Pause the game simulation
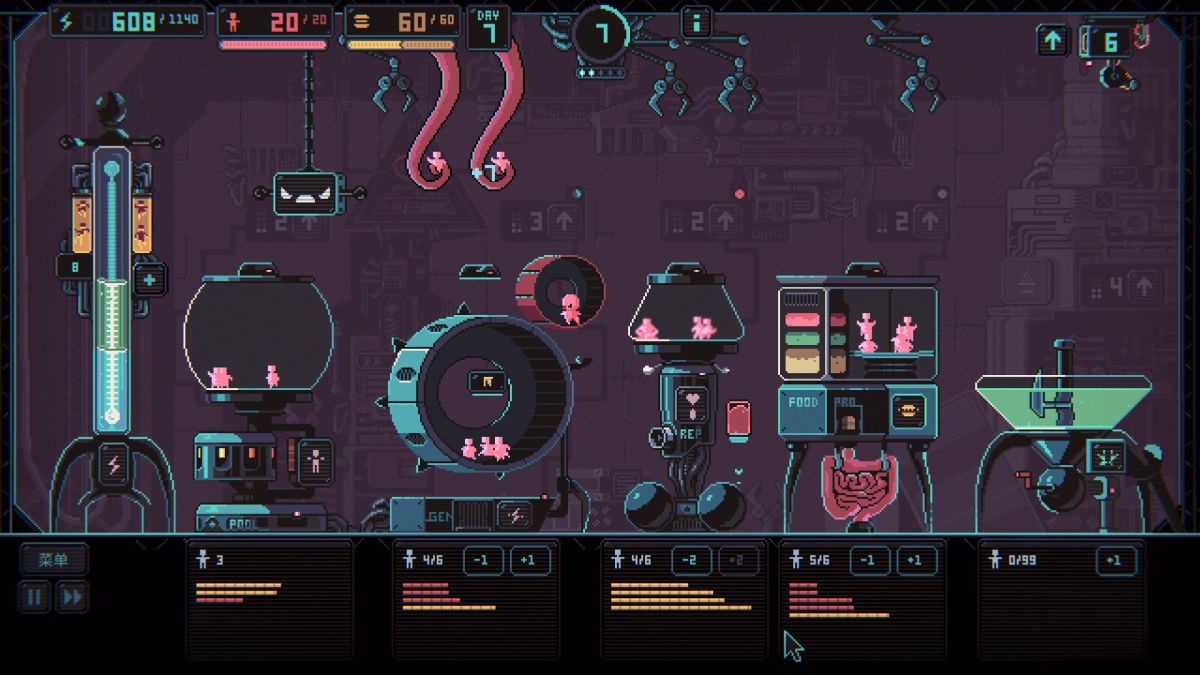1200x675 pixels. [x=35, y=598]
